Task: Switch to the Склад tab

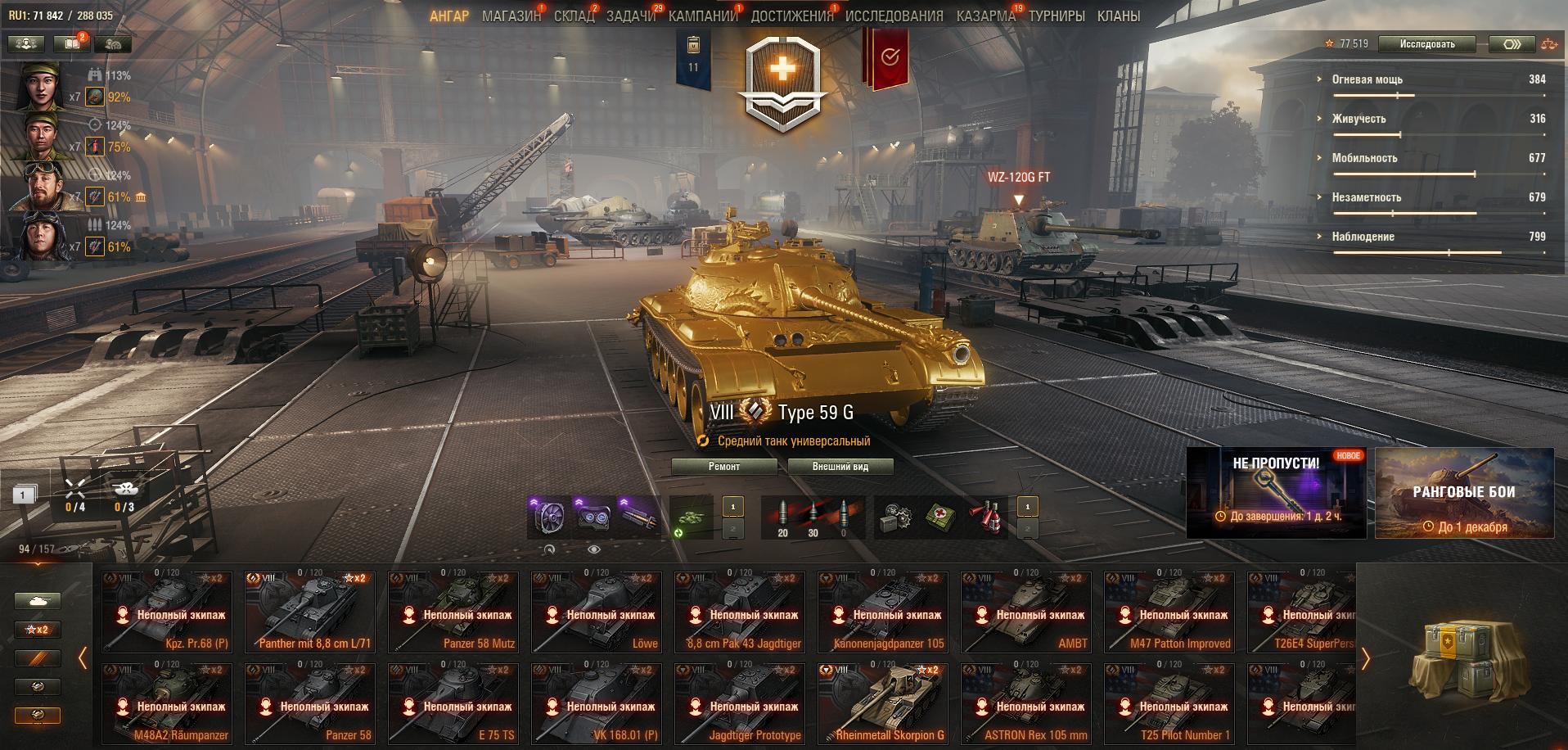Action: coord(574,16)
